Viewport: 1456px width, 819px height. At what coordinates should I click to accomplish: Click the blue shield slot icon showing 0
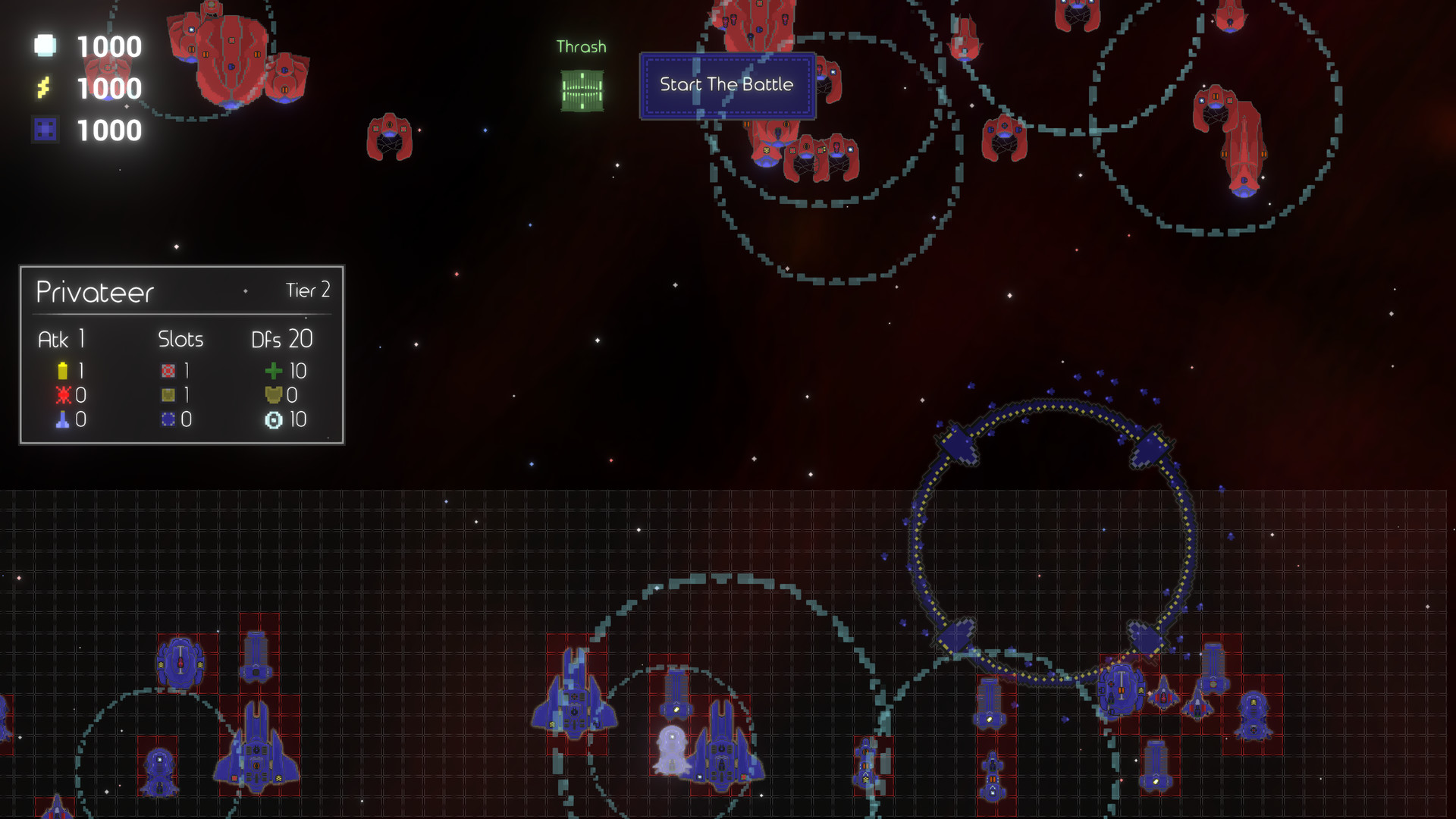pyautogui.click(x=168, y=419)
